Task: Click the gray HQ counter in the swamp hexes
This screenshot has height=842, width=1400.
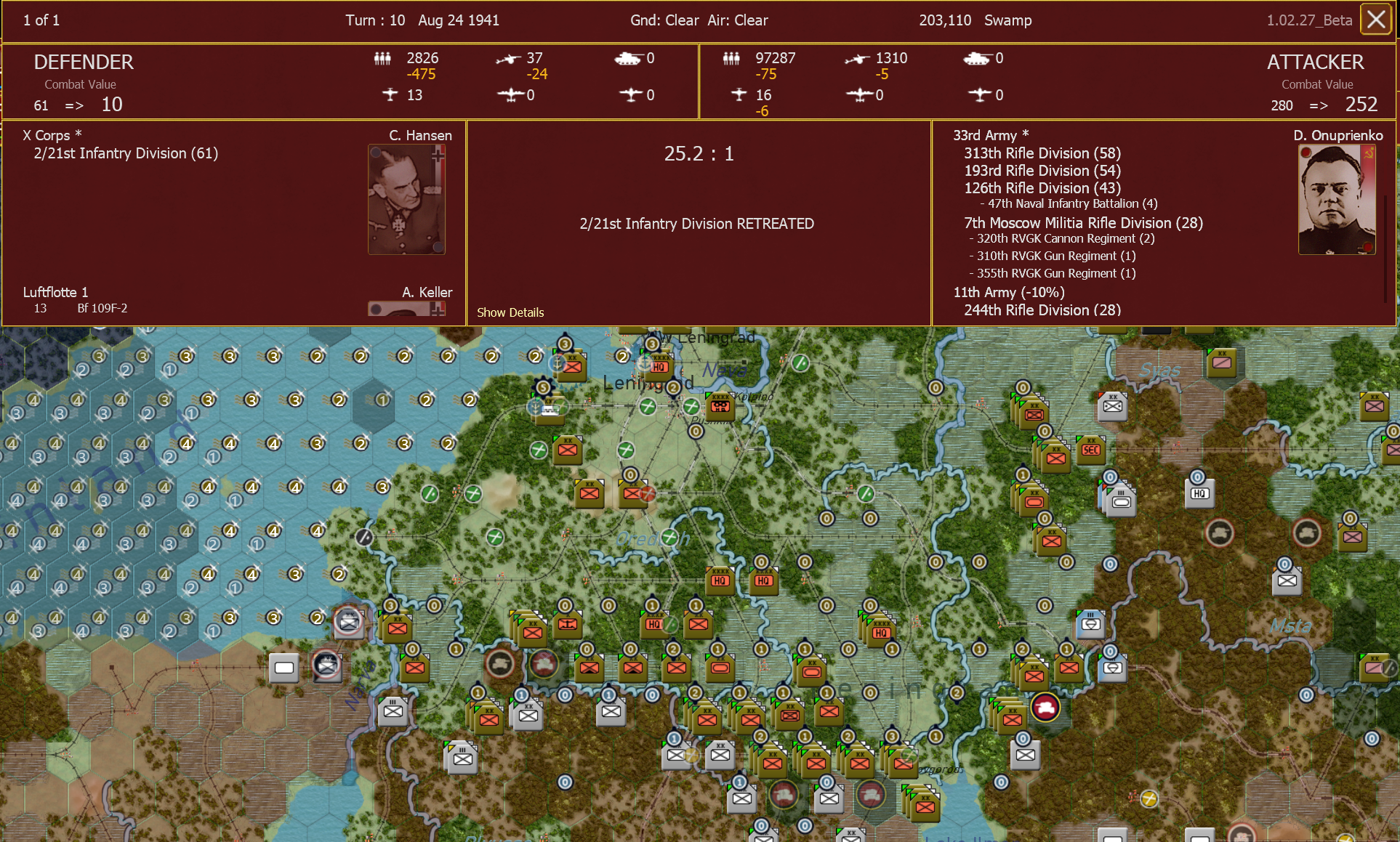Action: [1199, 493]
